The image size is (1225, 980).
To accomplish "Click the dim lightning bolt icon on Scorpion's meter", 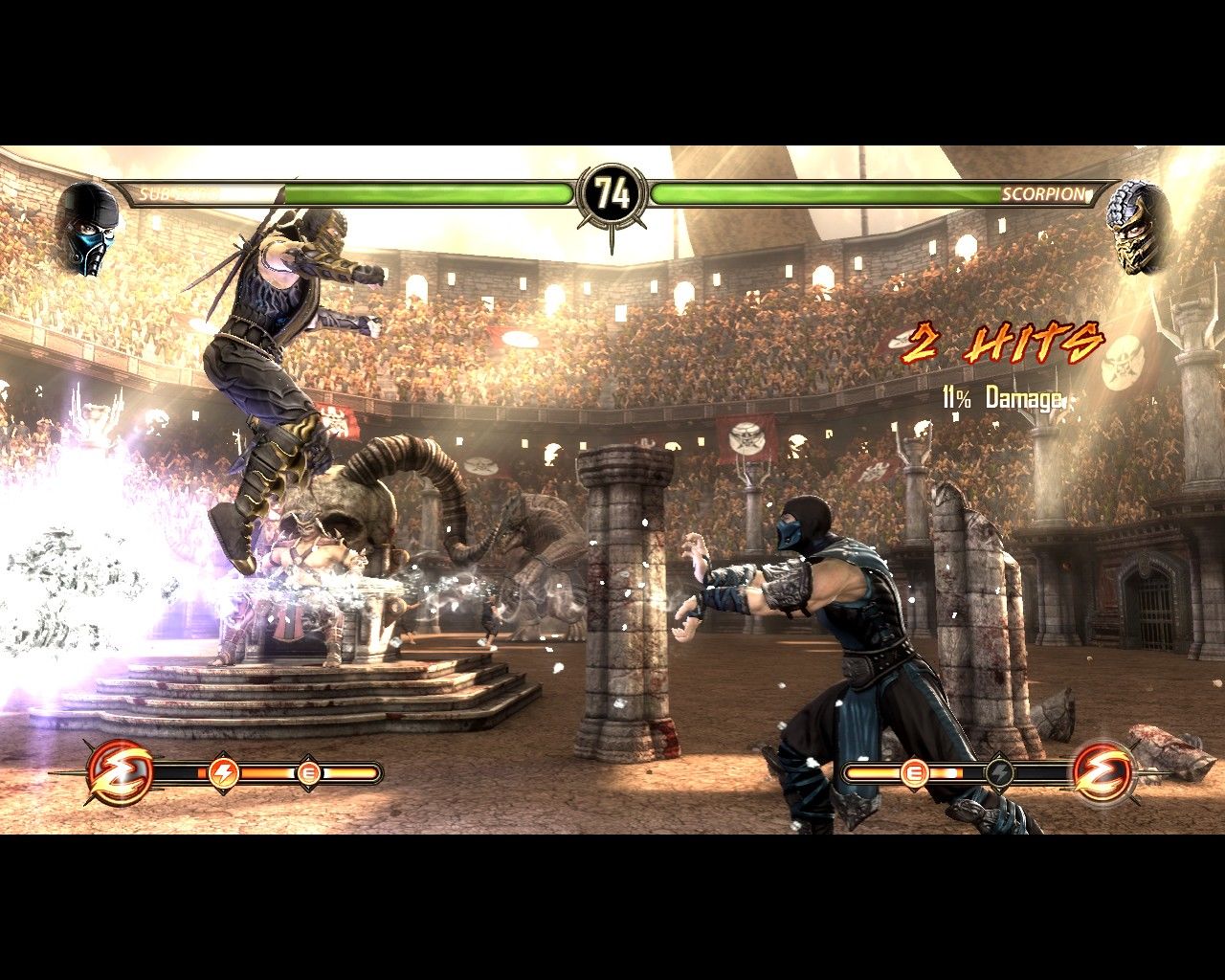I will 999,771.
